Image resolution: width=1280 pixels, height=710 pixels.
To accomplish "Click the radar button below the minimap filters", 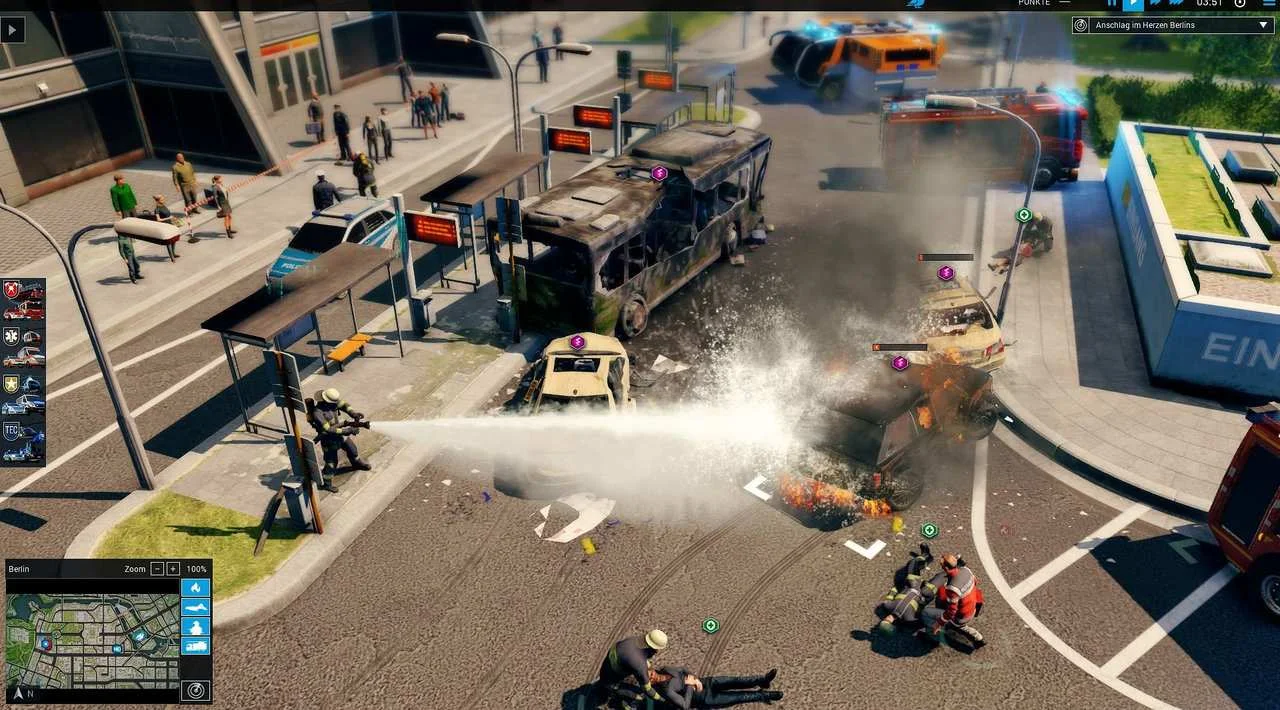I will (x=196, y=689).
